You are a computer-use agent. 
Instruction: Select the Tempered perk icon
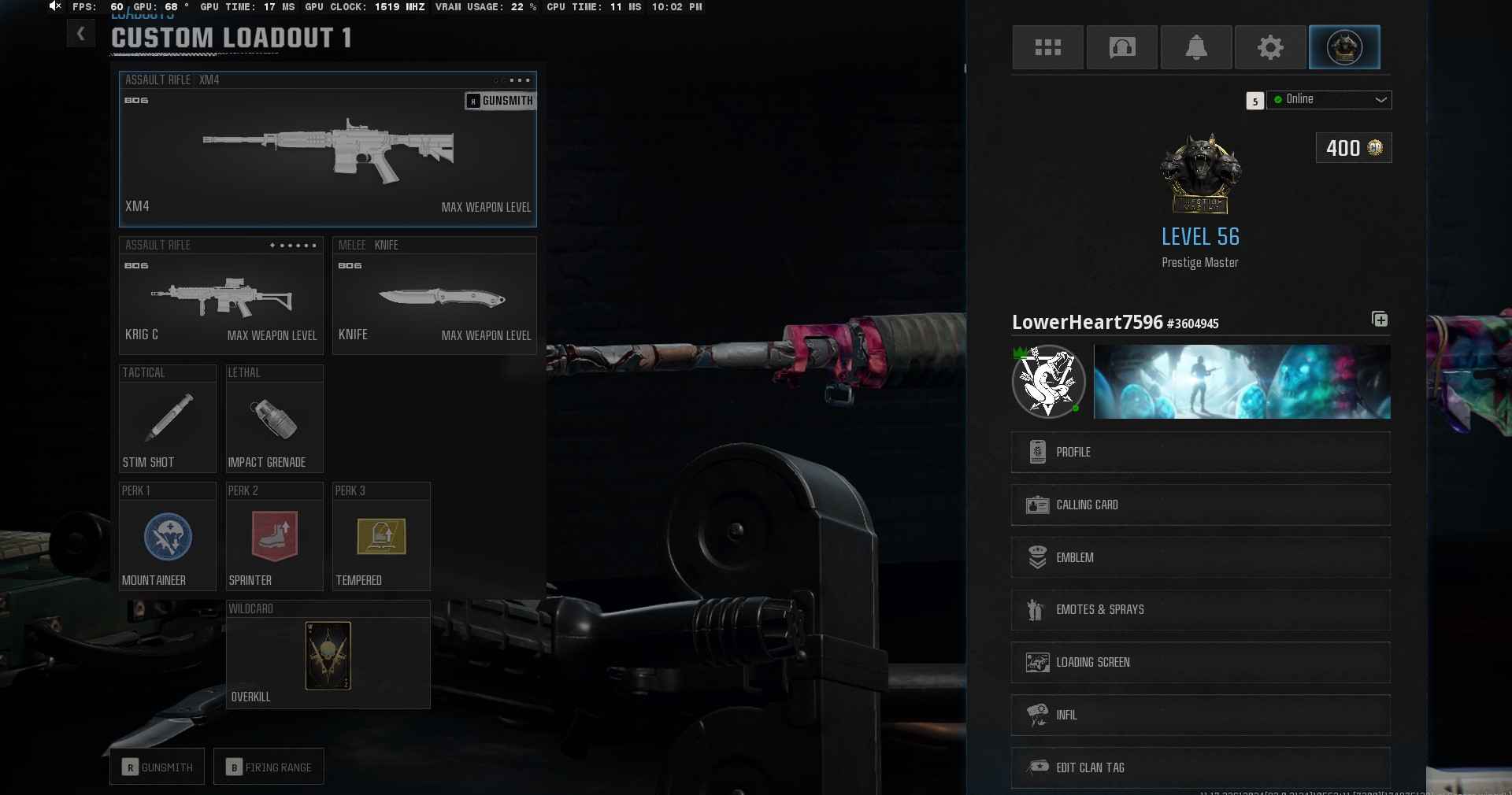(x=380, y=538)
